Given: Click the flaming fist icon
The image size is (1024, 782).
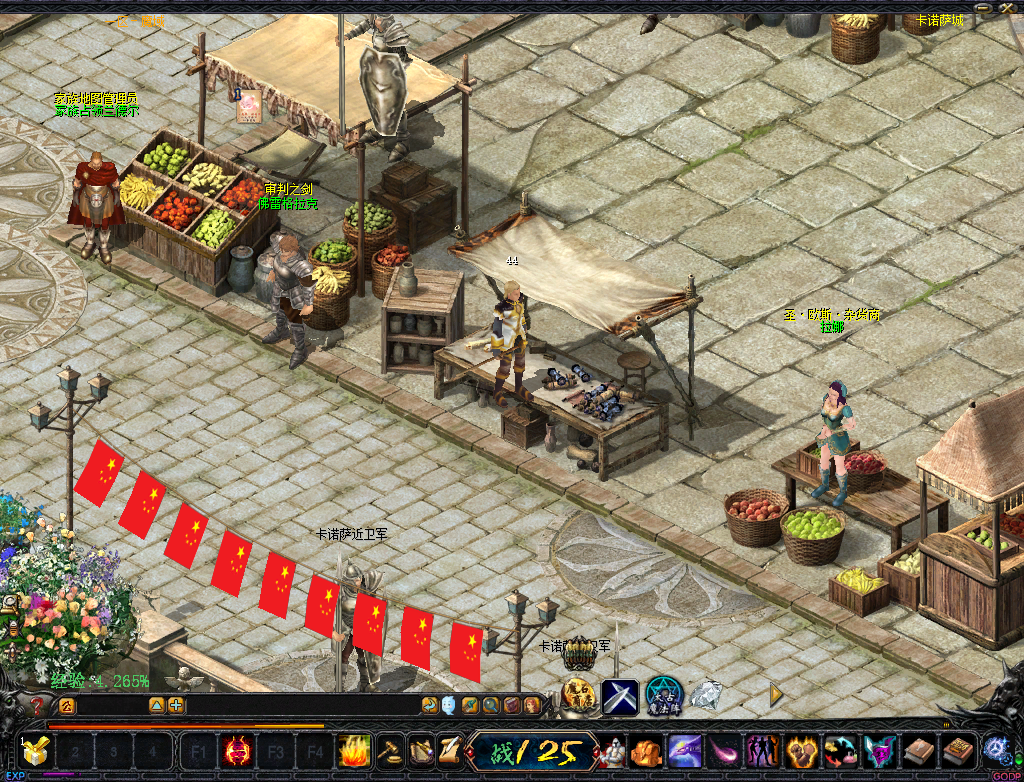Looking at the screenshot, I should tap(802, 750).
